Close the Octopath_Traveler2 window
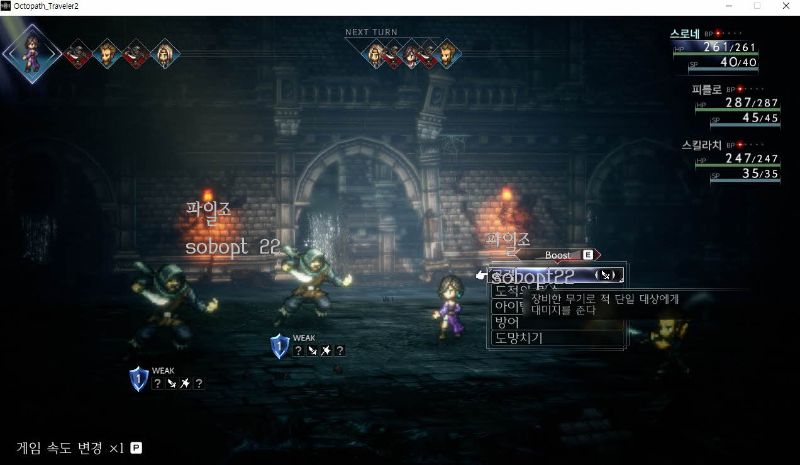Screen dimensions: 800x465 tap(783, 6)
